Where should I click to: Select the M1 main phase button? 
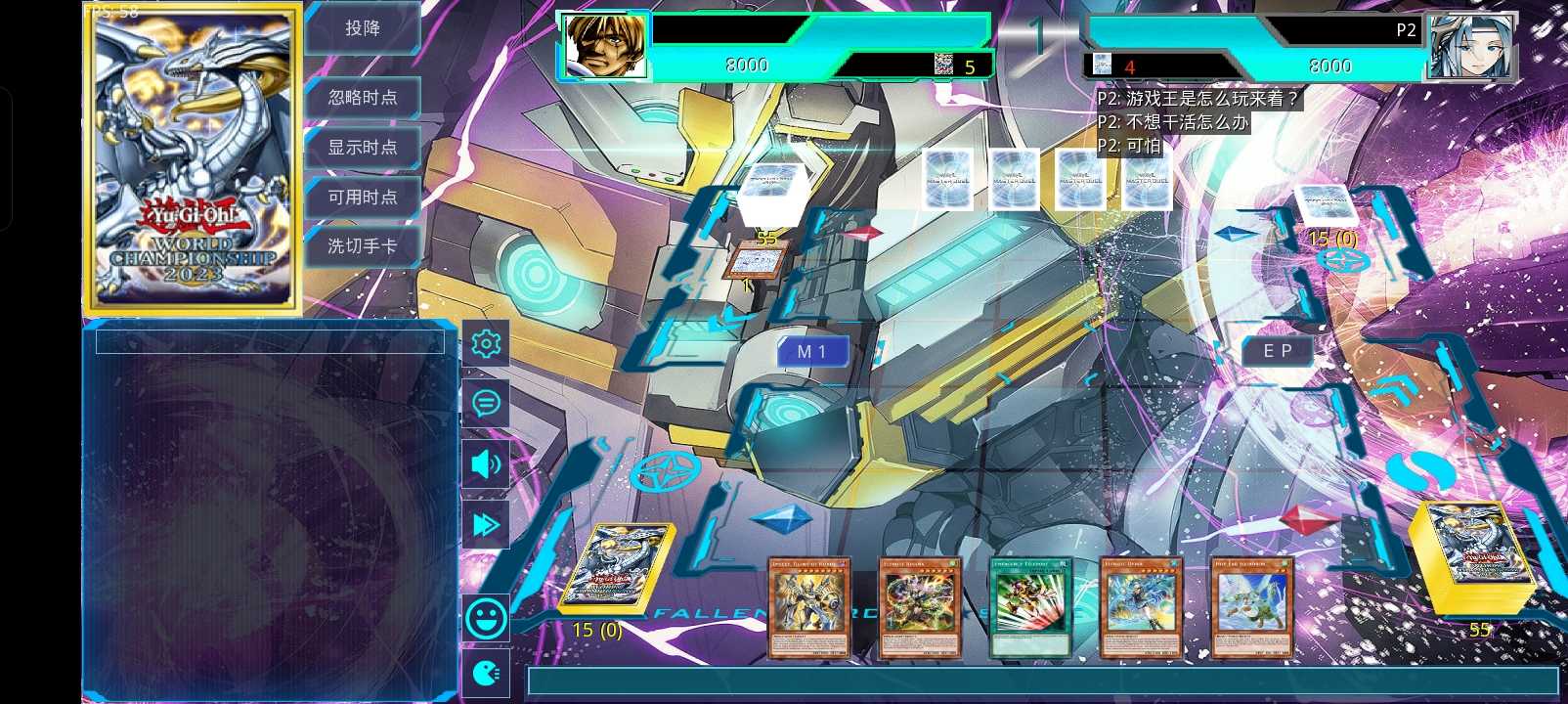pos(811,352)
